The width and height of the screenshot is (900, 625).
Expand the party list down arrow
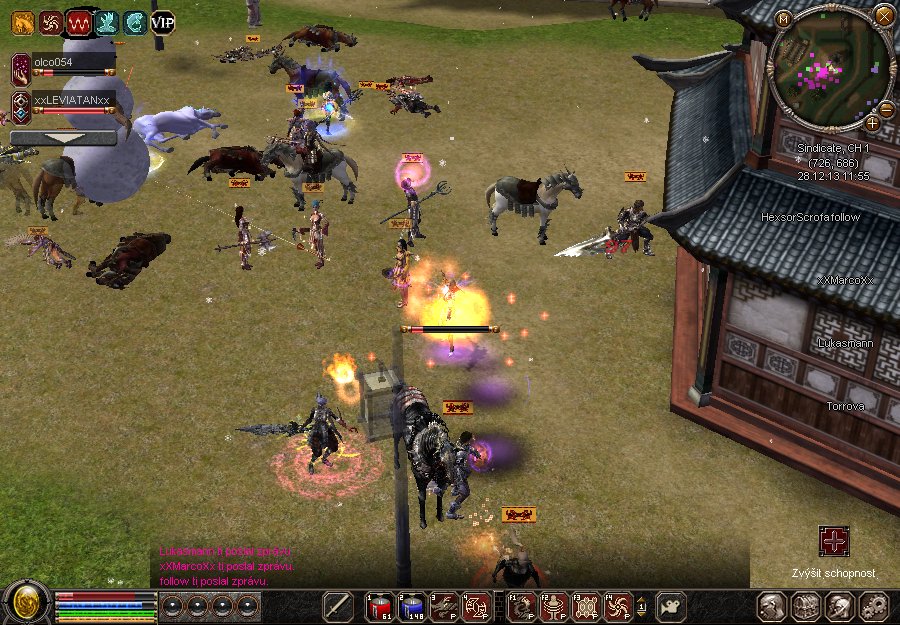pos(62,138)
